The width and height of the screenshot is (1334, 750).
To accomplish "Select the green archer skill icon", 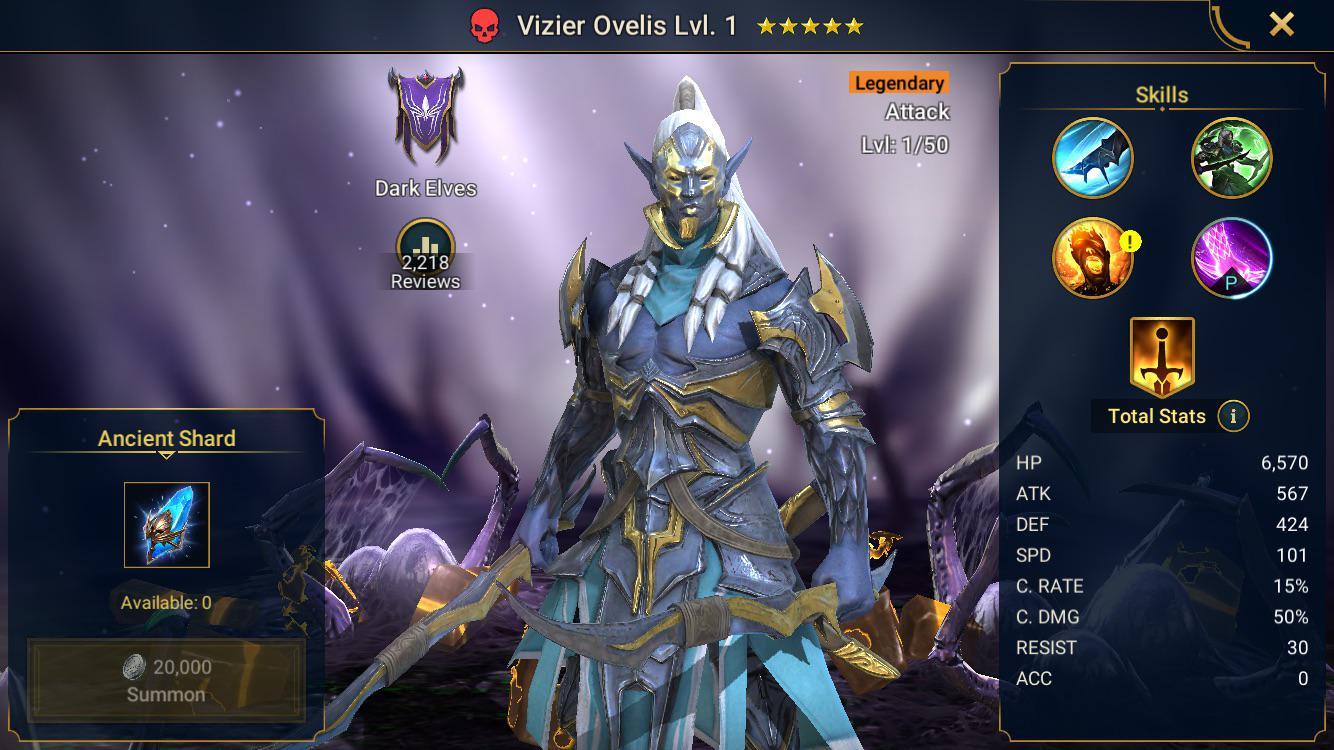I will pyautogui.click(x=1230, y=158).
